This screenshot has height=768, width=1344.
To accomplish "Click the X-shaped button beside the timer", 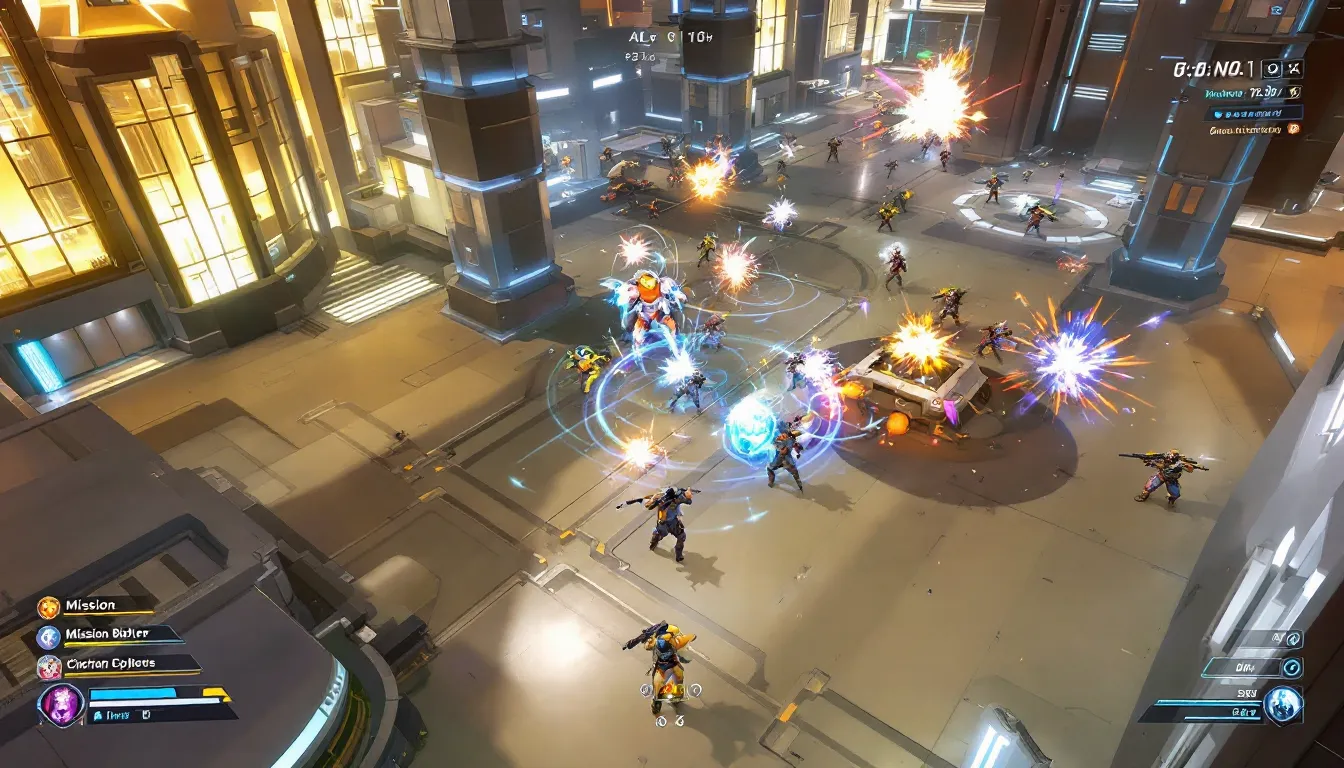I will coord(1295,69).
